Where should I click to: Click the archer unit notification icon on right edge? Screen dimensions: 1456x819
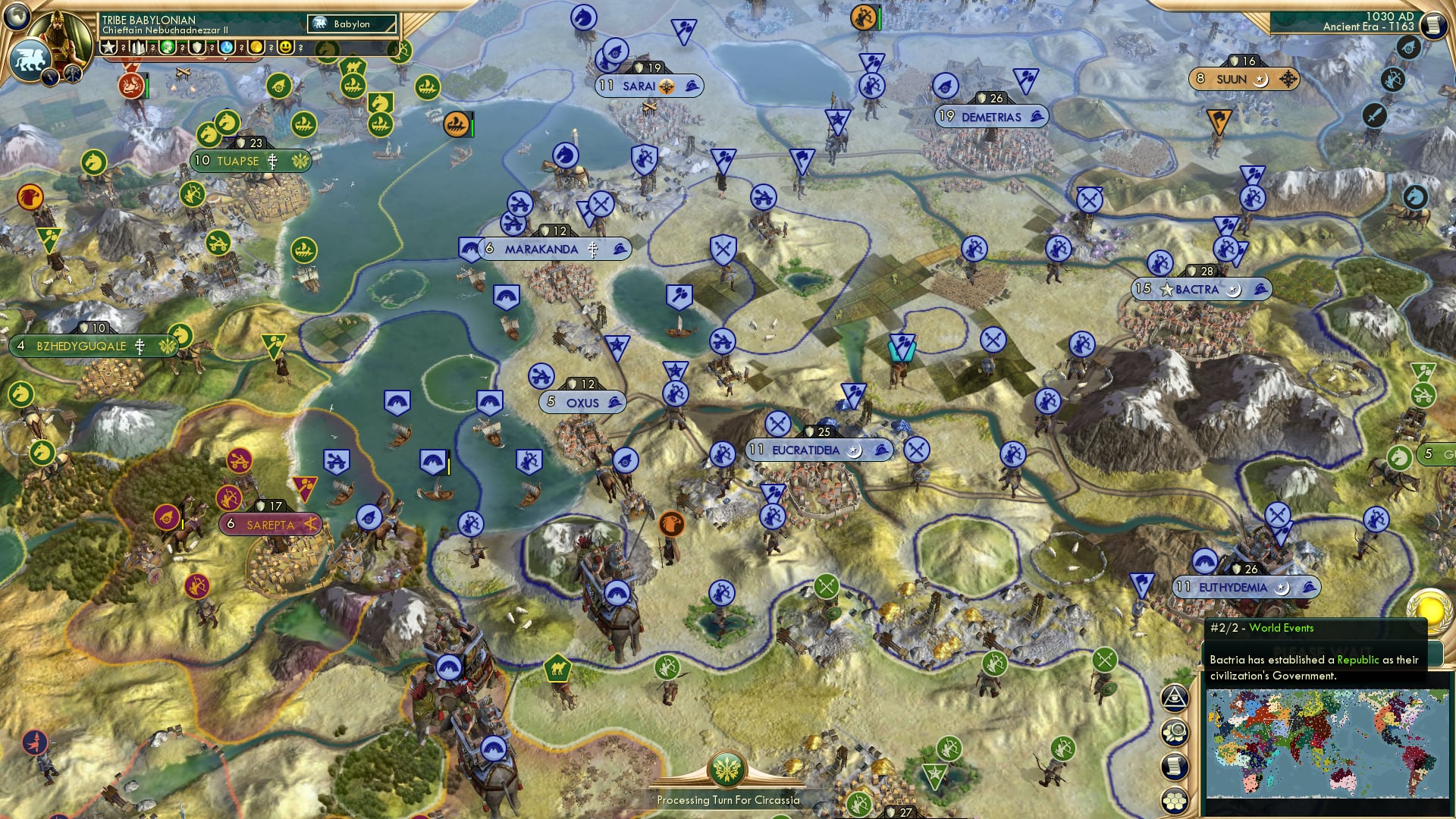point(1393,78)
